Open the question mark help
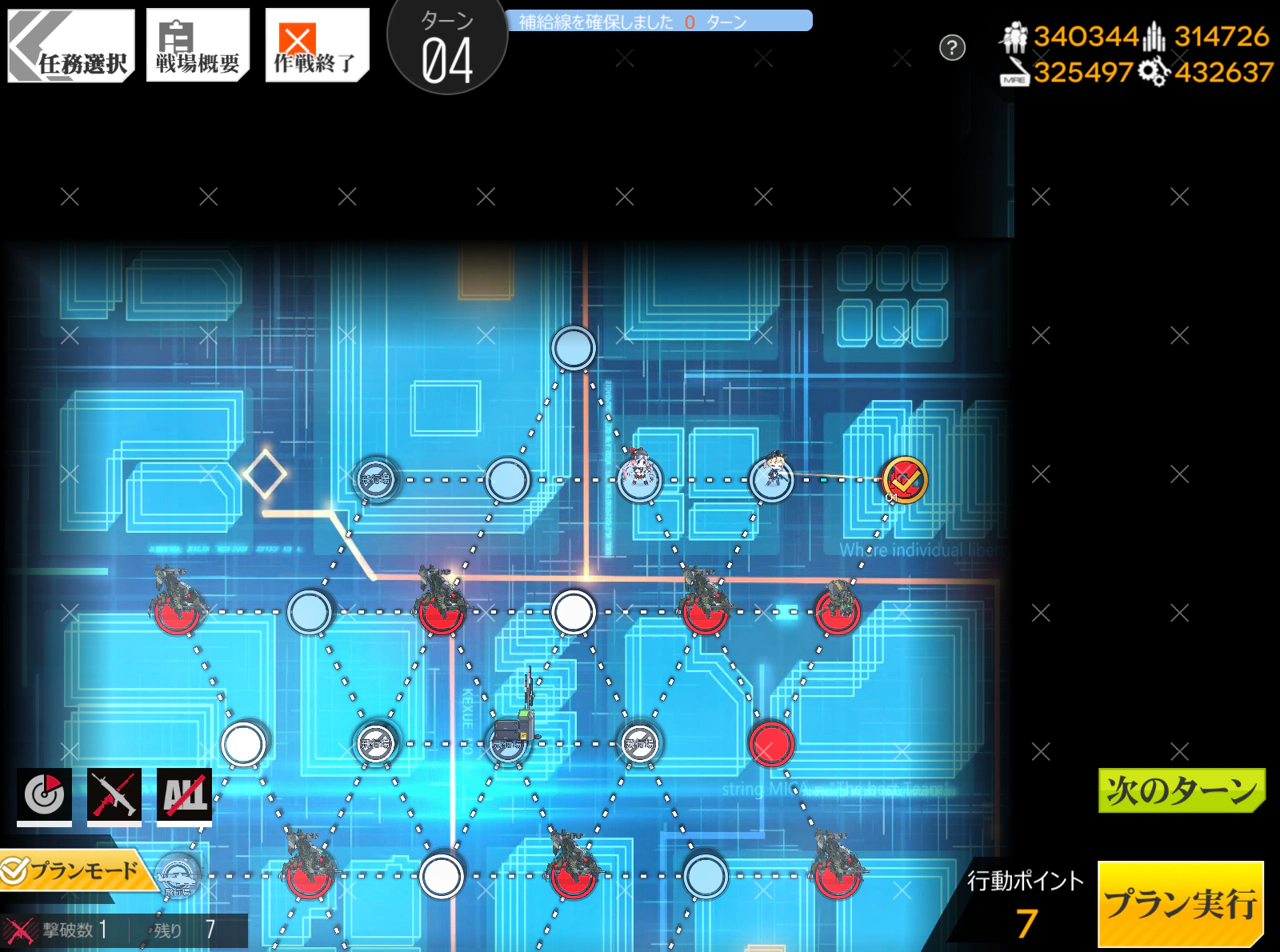 (952, 47)
